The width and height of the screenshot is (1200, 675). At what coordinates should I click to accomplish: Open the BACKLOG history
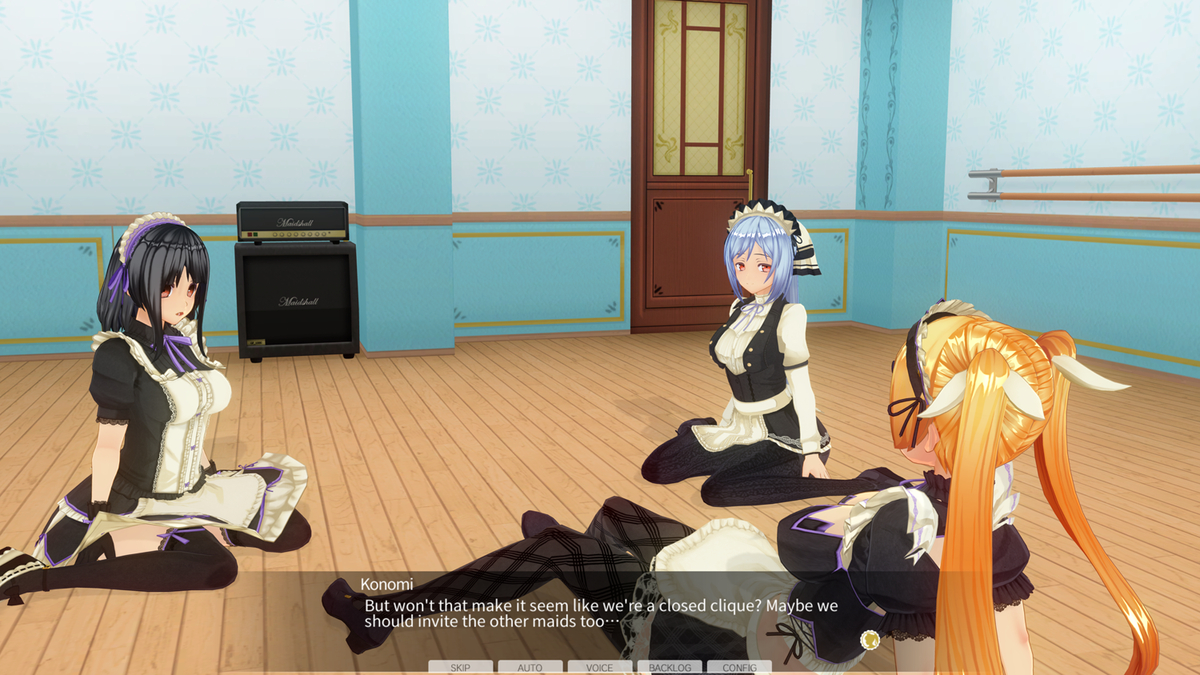point(669,667)
